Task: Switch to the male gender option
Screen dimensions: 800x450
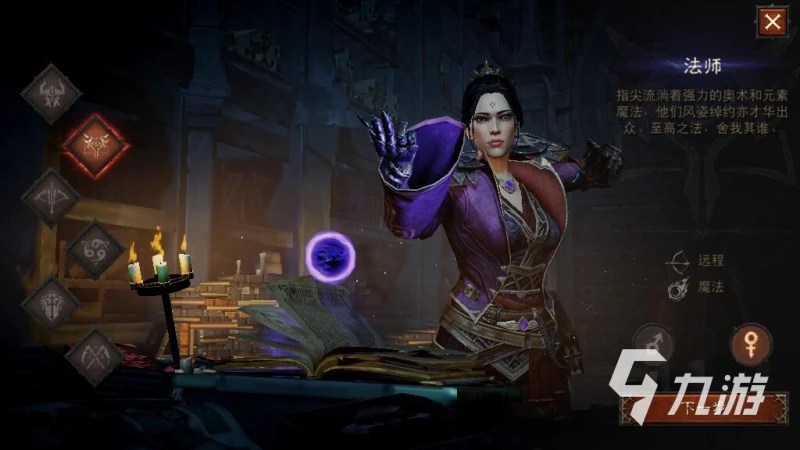Action: tap(654, 344)
